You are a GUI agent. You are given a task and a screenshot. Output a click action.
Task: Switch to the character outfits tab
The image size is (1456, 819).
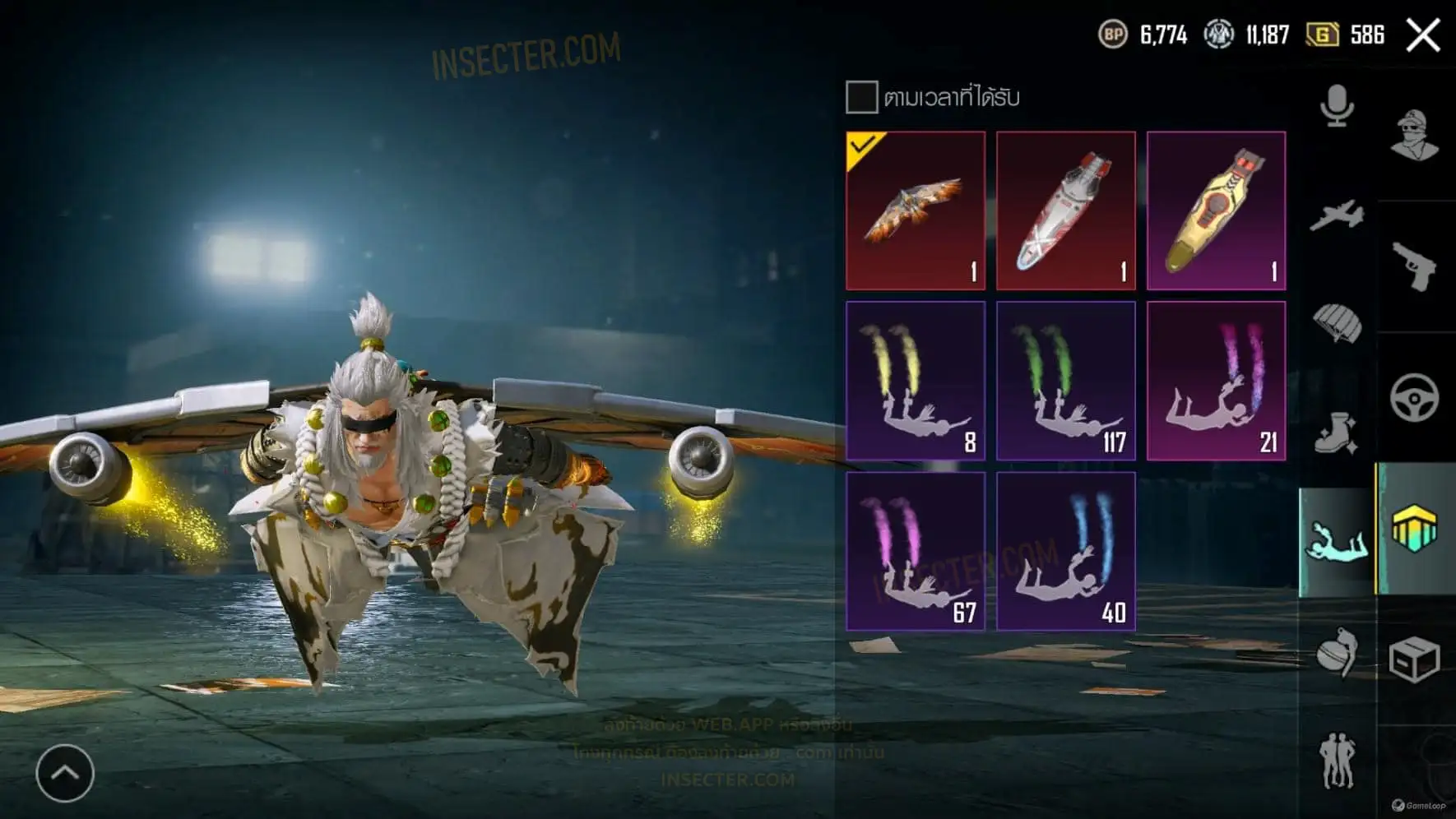pyautogui.click(x=1415, y=135)
